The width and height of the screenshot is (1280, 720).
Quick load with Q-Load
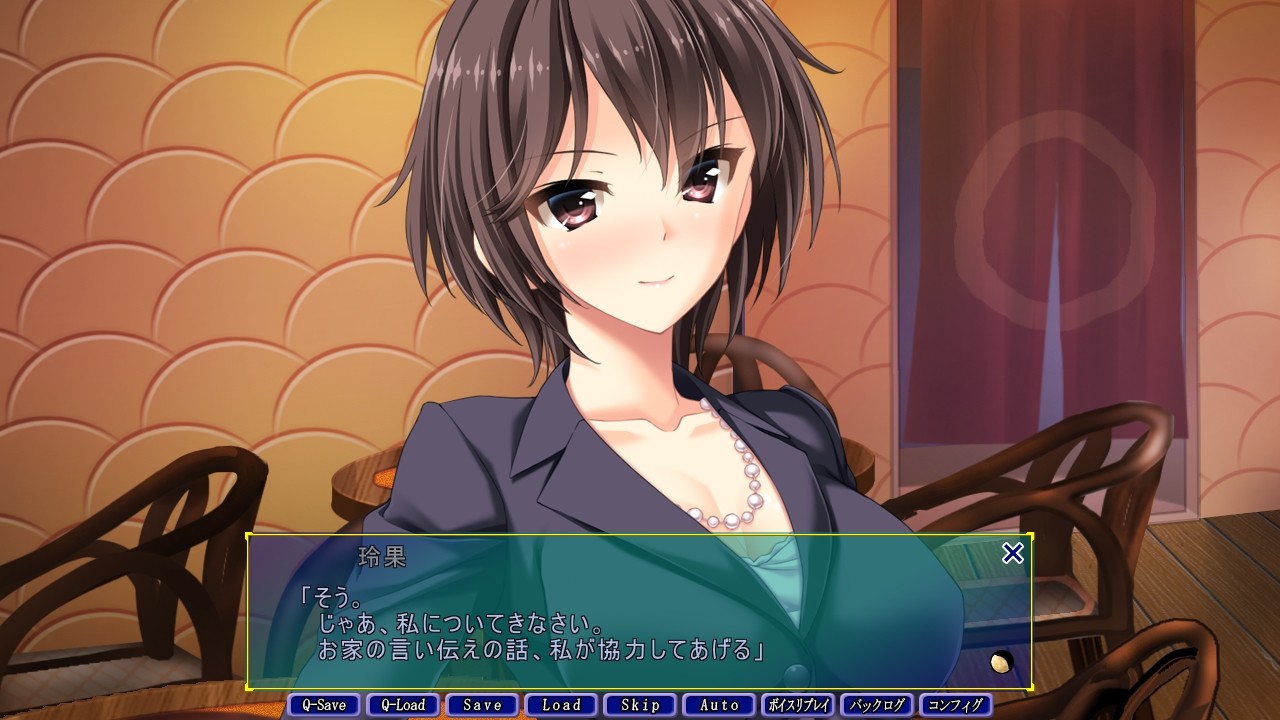[x=403, y=705]
